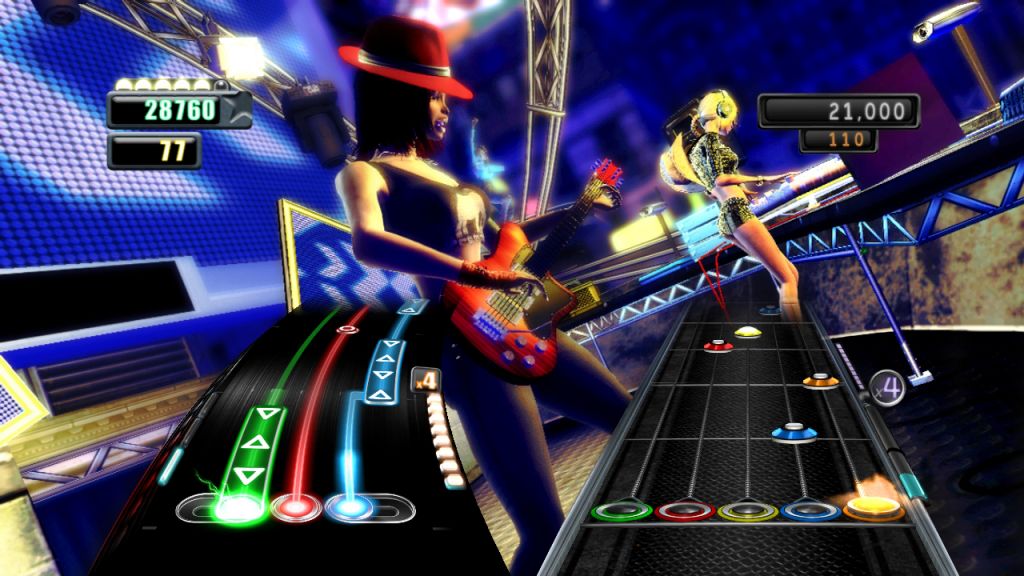Screen dimensions: 1024x576
Task: Strike the glowing orange guitar fret target
Action: [873, 508]
